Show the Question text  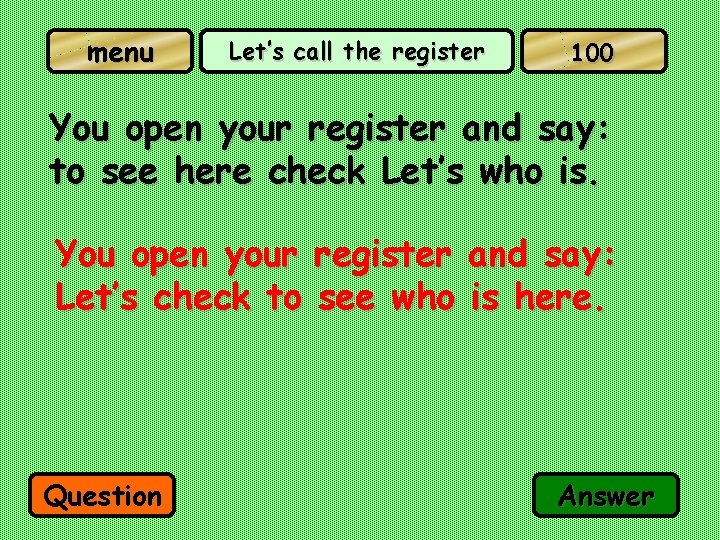click(x=104, y=496)
